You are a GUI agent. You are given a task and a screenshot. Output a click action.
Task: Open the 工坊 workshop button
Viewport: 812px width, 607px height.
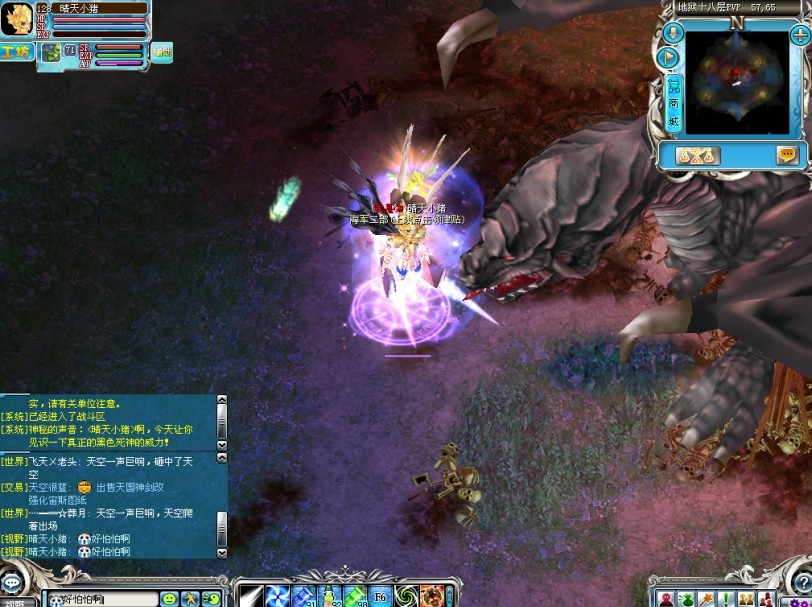[17, 52]
